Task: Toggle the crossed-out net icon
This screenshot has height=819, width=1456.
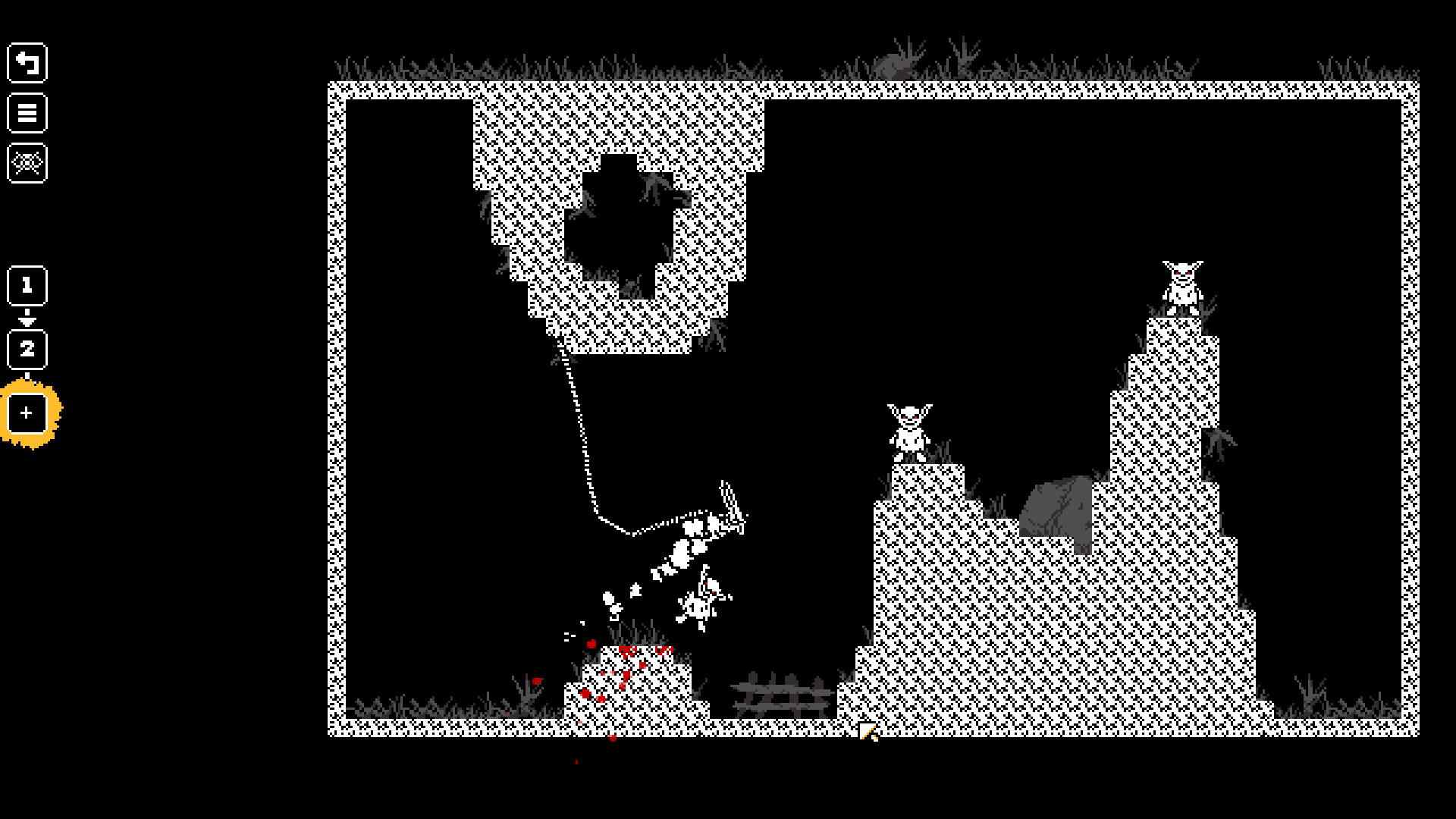Action: [27, 162]
